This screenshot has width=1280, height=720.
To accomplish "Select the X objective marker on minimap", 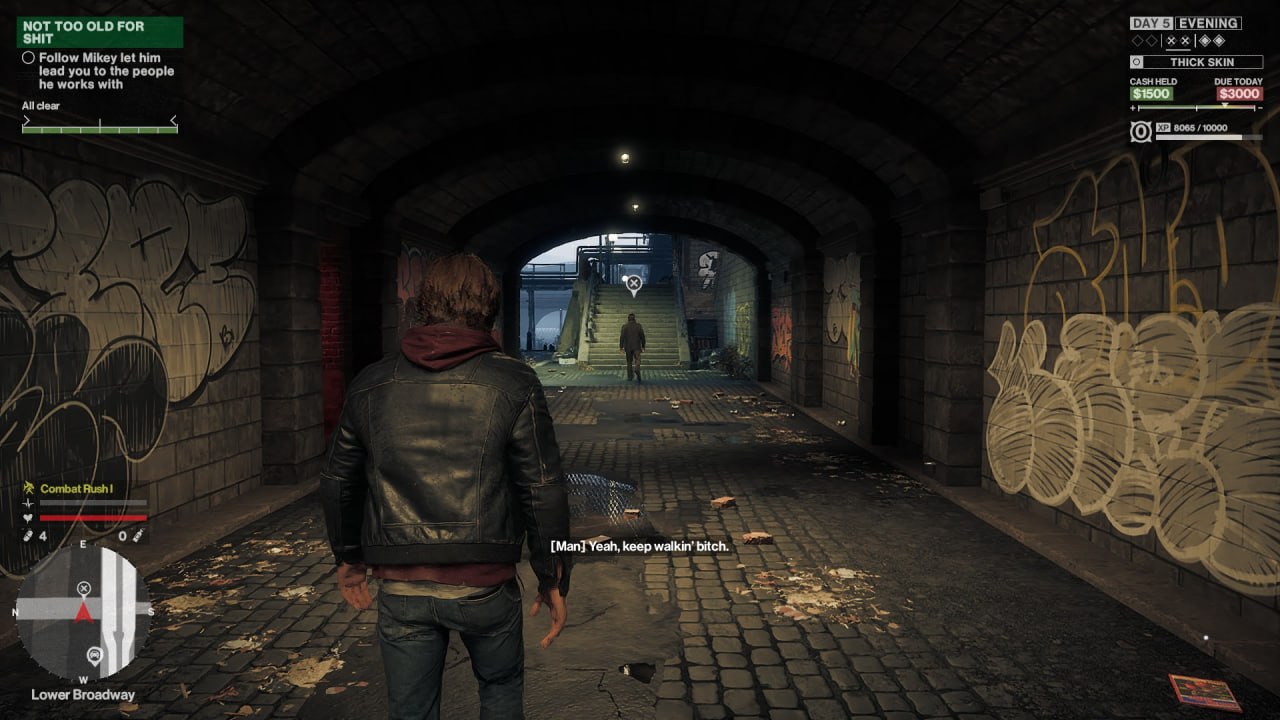I will 84,588.
